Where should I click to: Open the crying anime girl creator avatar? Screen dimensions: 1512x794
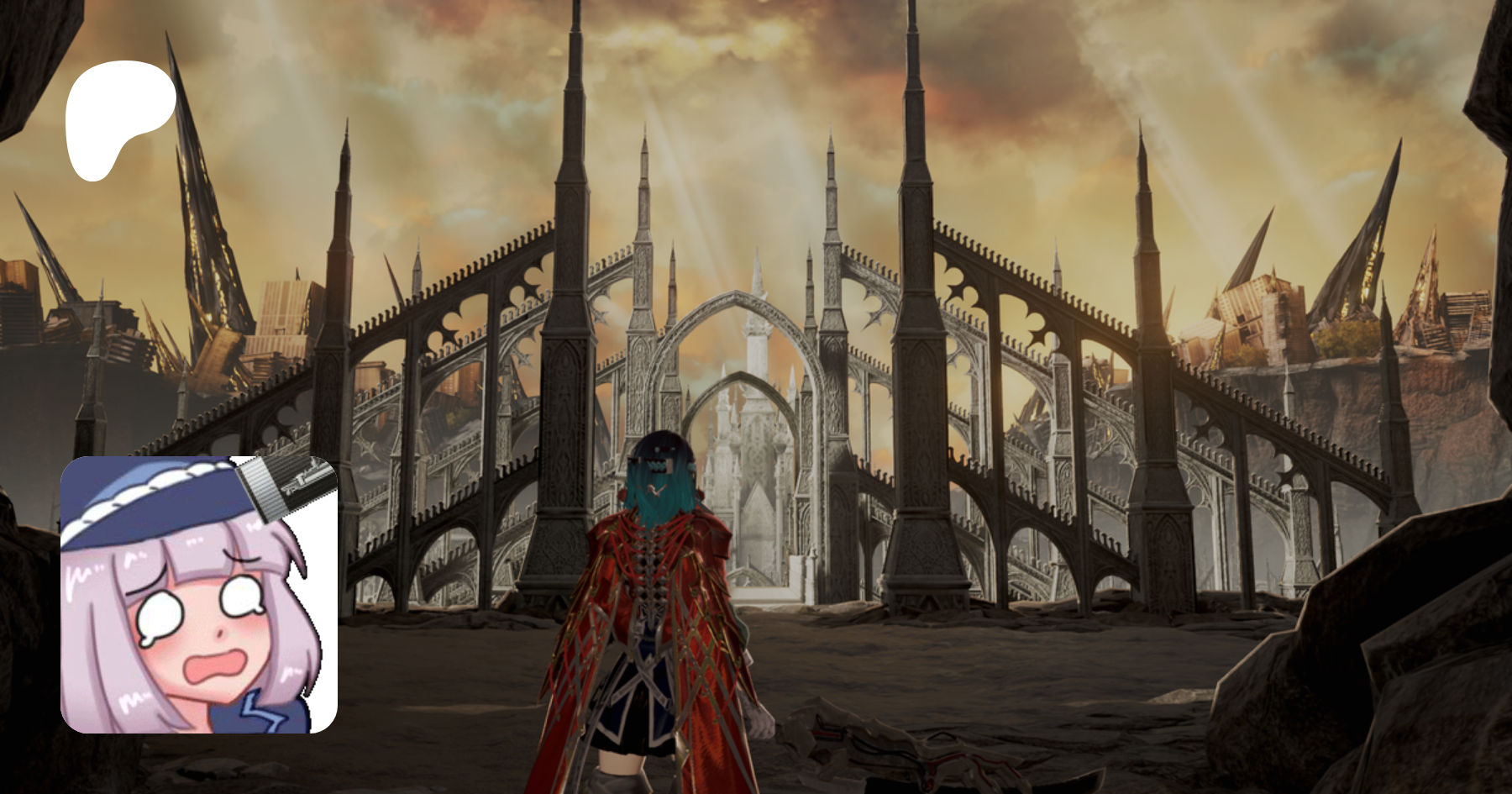(199, 595)
